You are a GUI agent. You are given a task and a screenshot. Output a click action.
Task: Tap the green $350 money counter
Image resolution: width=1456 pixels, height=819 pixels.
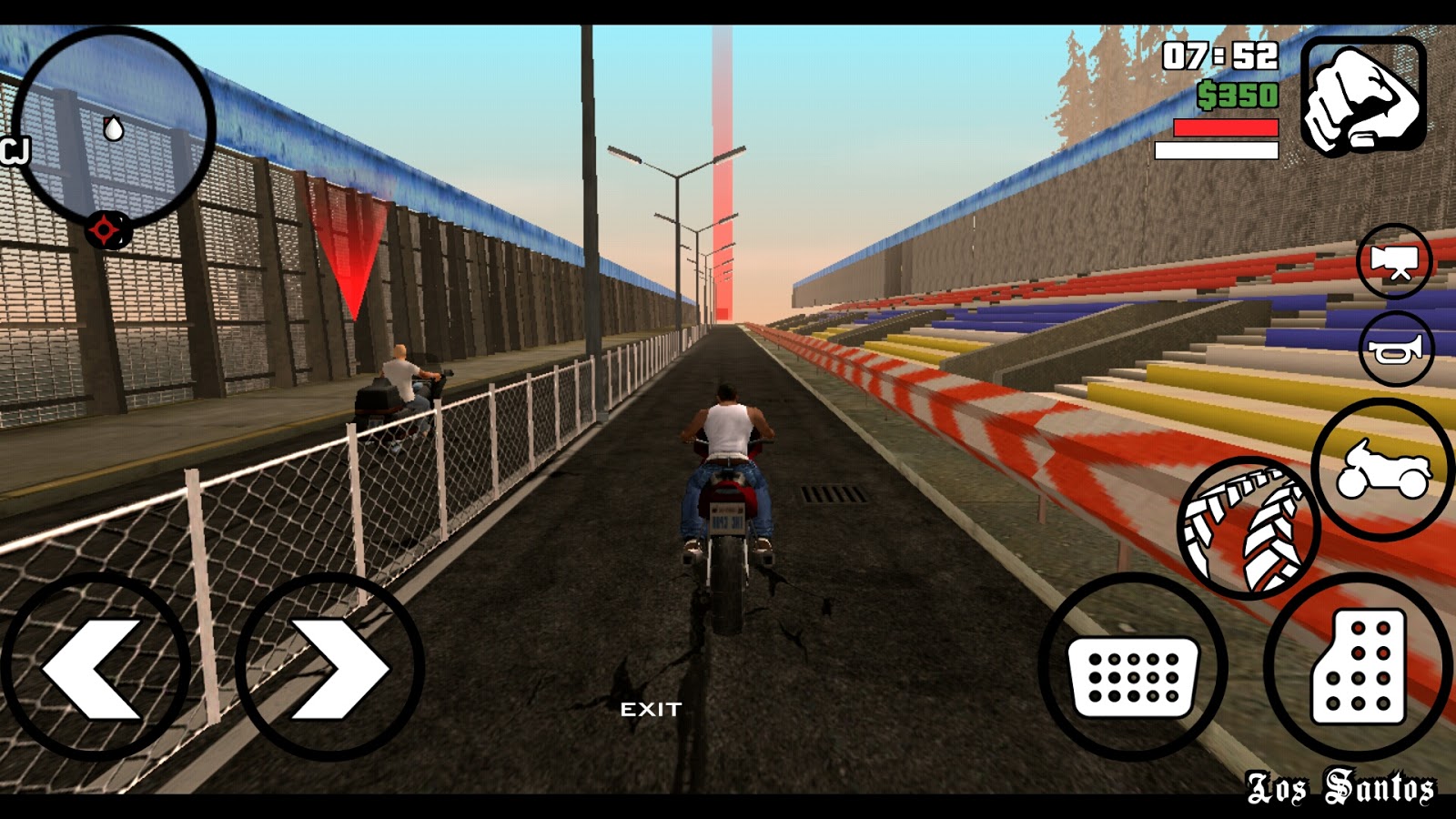[1238, 94]
